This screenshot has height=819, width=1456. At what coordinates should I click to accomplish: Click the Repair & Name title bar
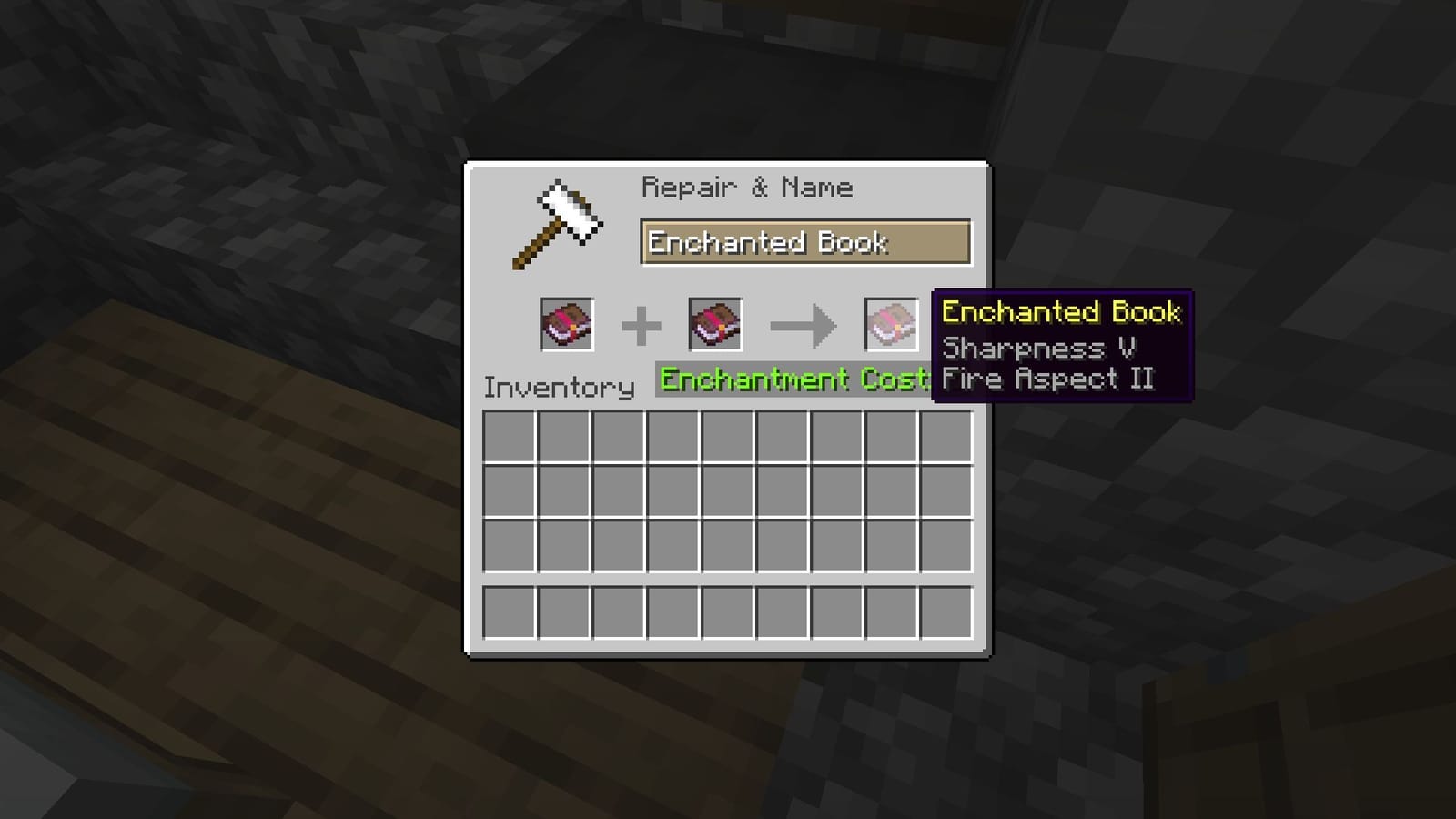pos(748,187)
